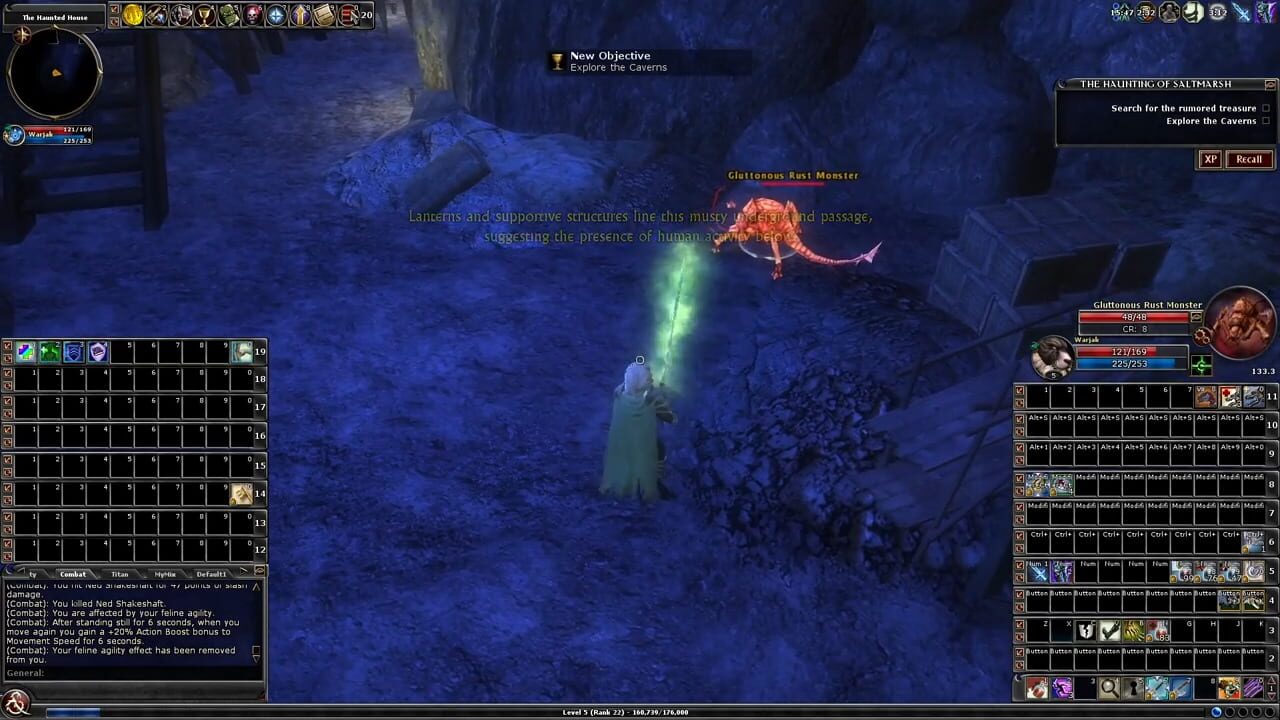Switch to the Titan chat tab
This screenshot has height=720, width=1280.
[x=120, y=574]
